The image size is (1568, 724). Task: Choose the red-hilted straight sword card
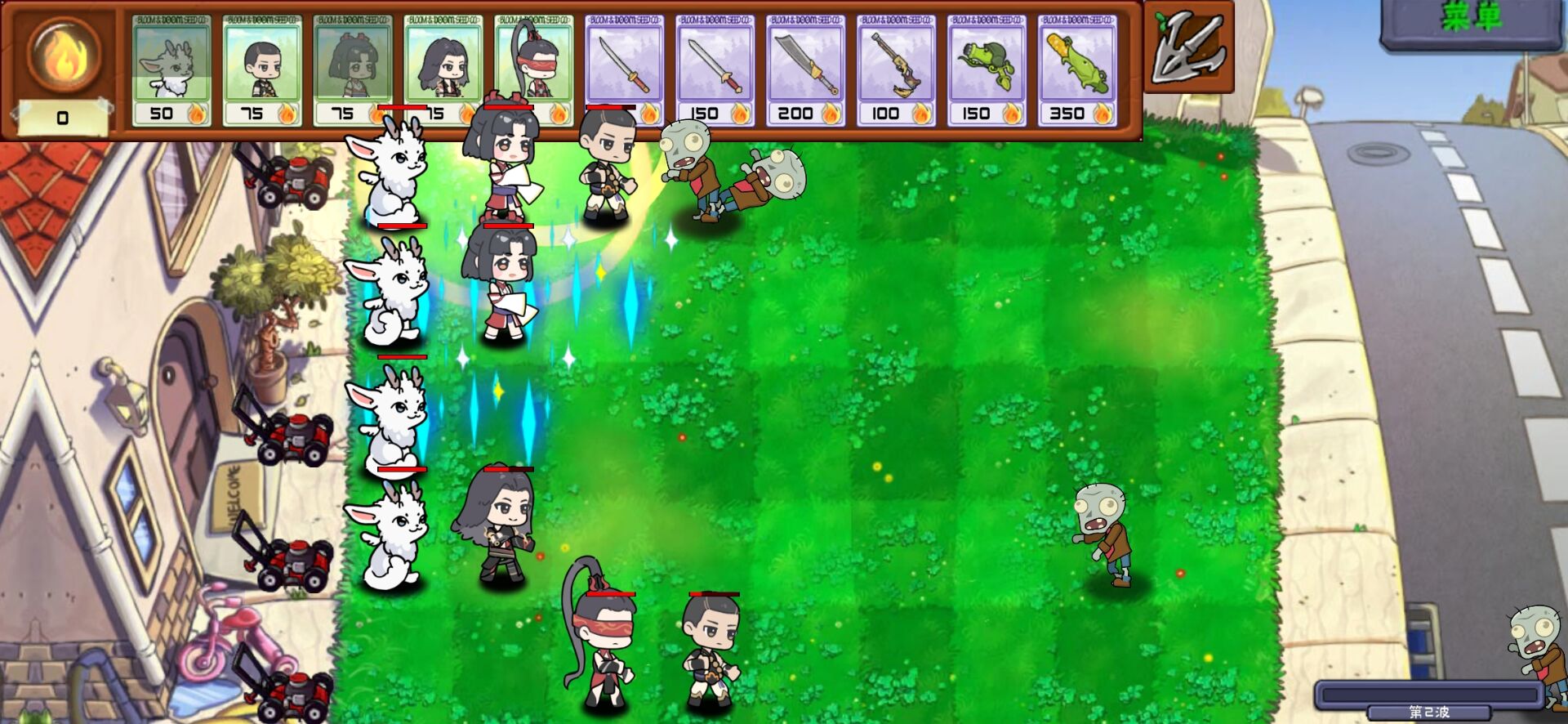coord(715,71)
